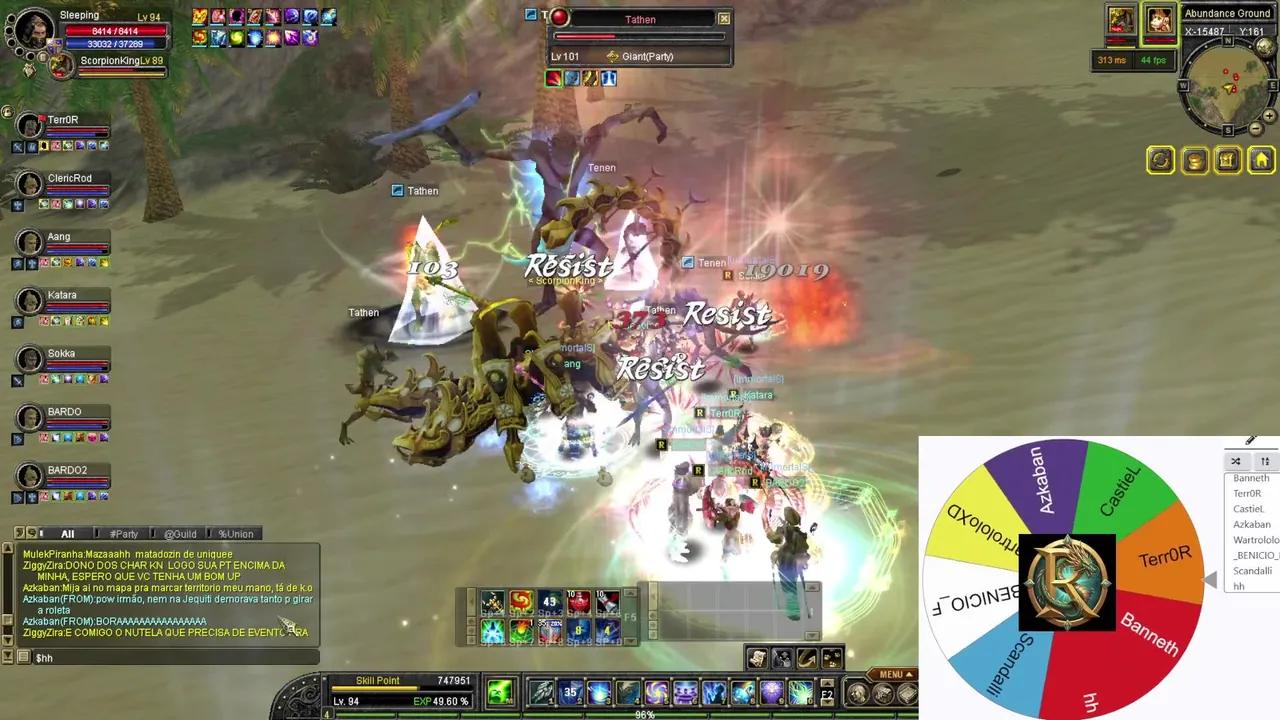The image size is (1280, 720).
Task: Switch to the @Guild chat tab
Action: pos(180,533)
